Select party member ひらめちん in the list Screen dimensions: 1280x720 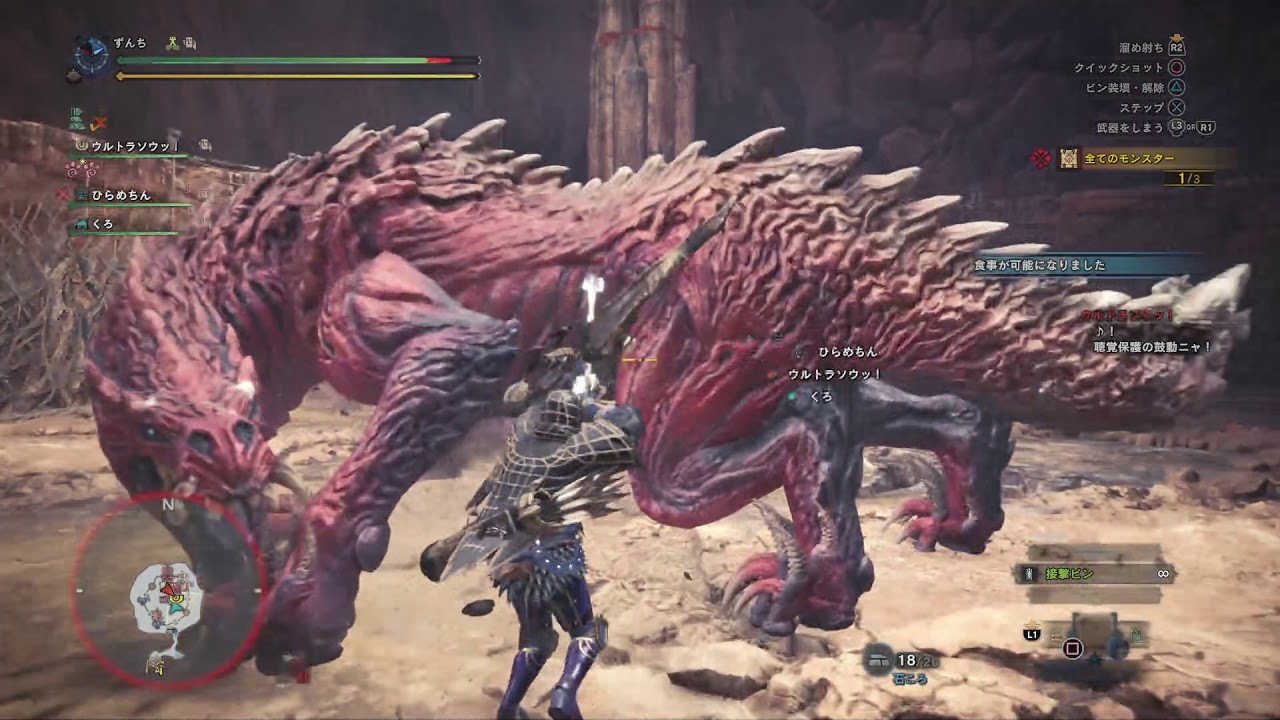[x=120, y=195]
